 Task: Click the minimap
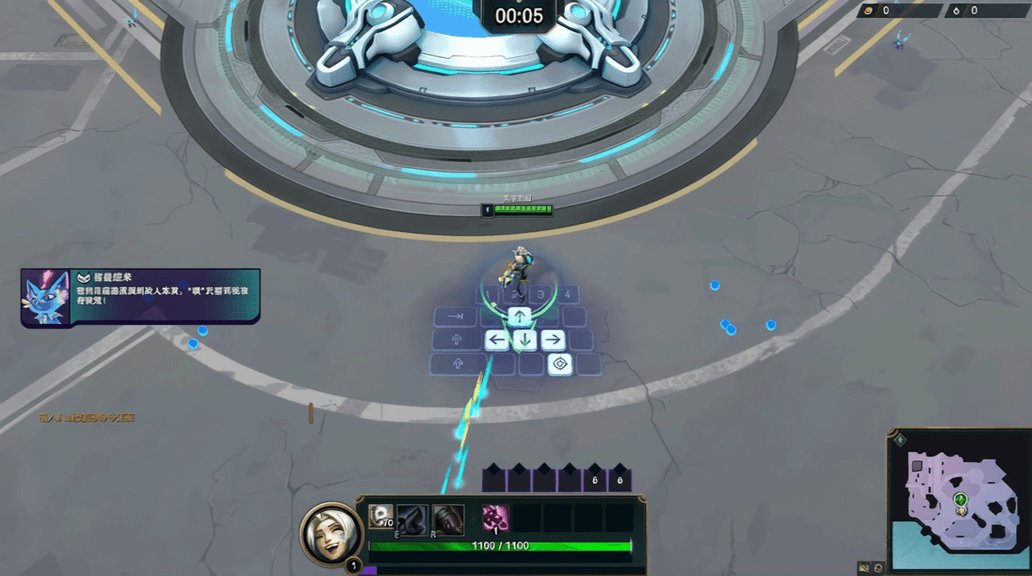[x=959, y=499]
